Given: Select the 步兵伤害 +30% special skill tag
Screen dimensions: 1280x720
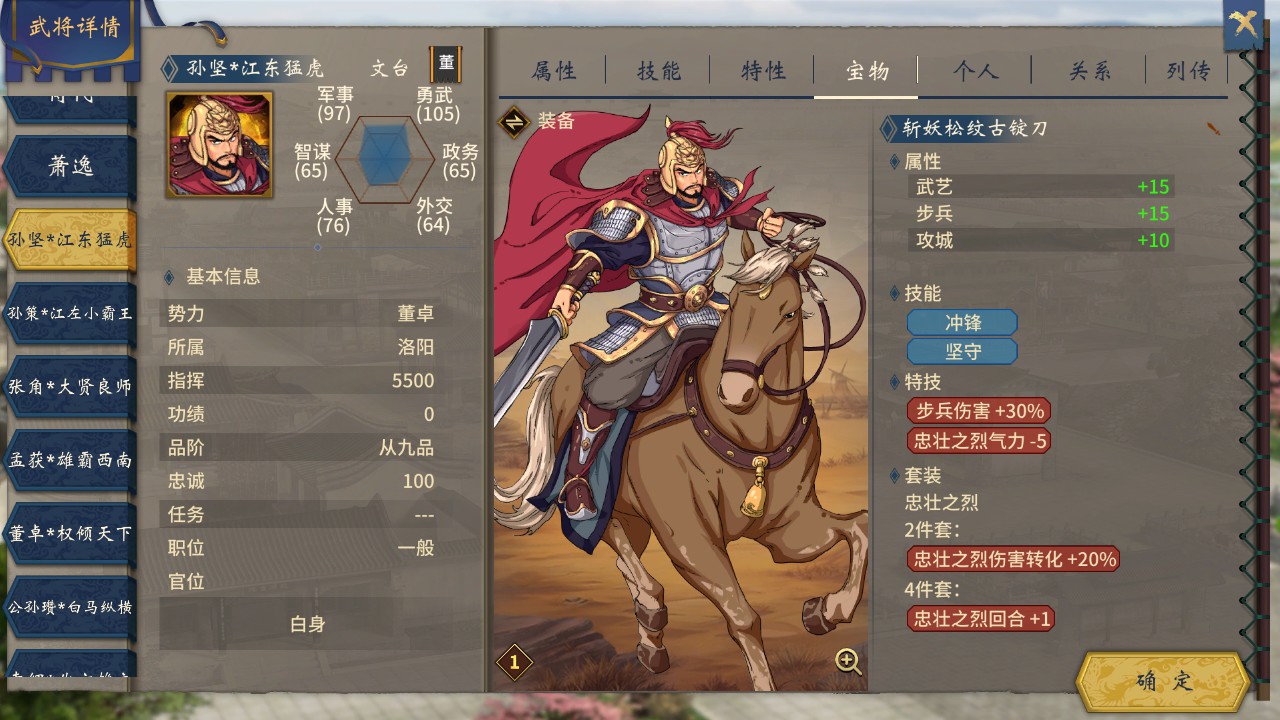Looking at the screenshot, I should point(978,411).
